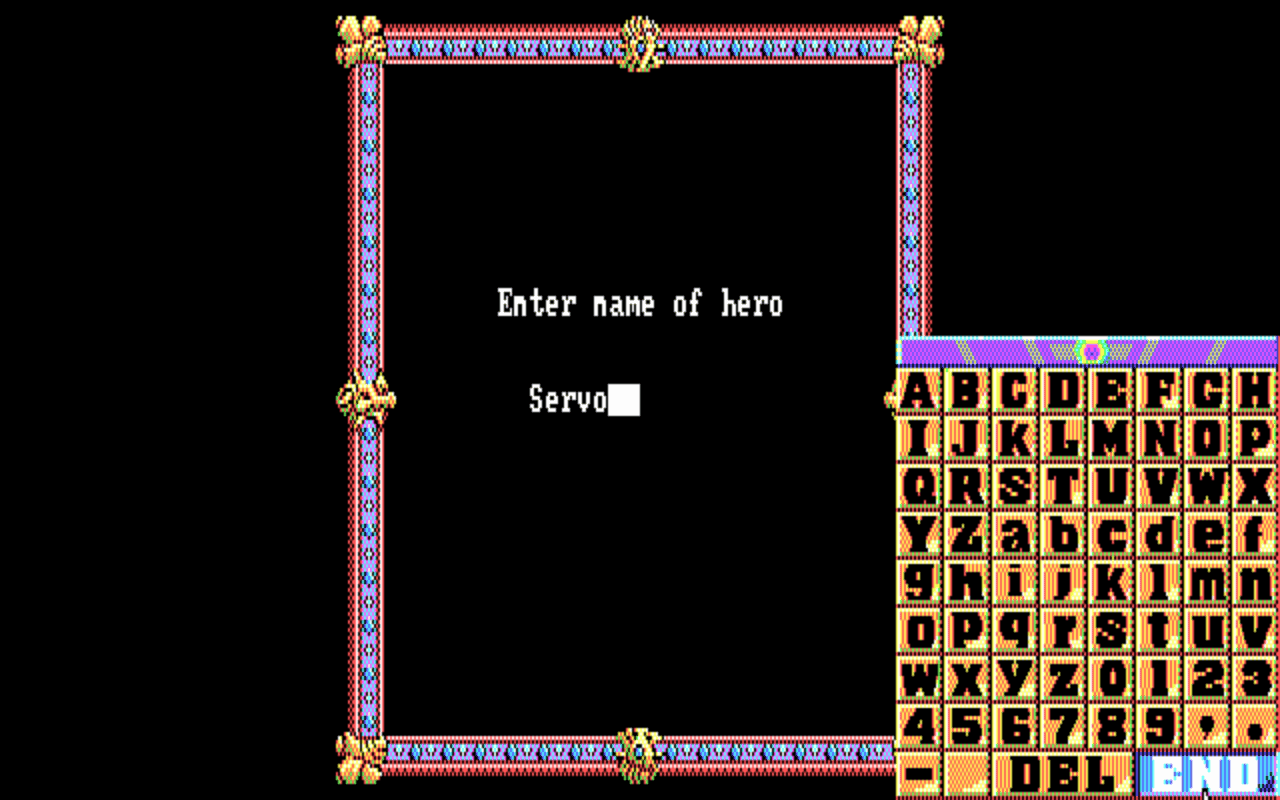1280x800 pixels.
Task: Click the uppercase letter A key
Action: tap(916, 390)
